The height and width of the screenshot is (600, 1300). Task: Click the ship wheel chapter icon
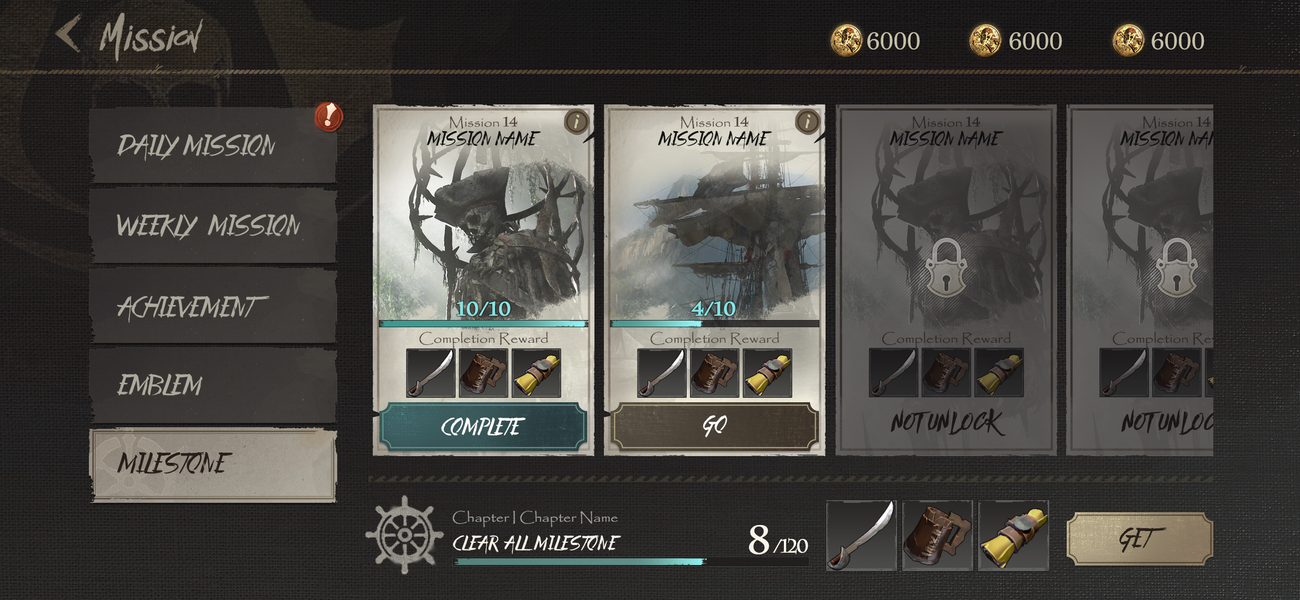click(403, 534)
